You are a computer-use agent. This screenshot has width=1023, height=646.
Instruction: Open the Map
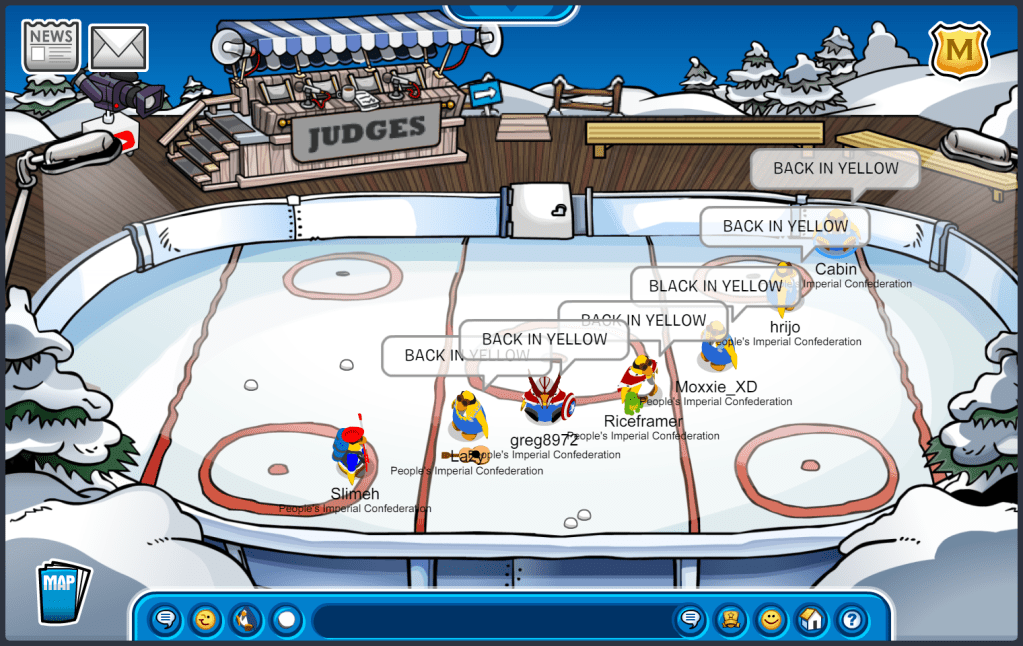coord(62,592)
